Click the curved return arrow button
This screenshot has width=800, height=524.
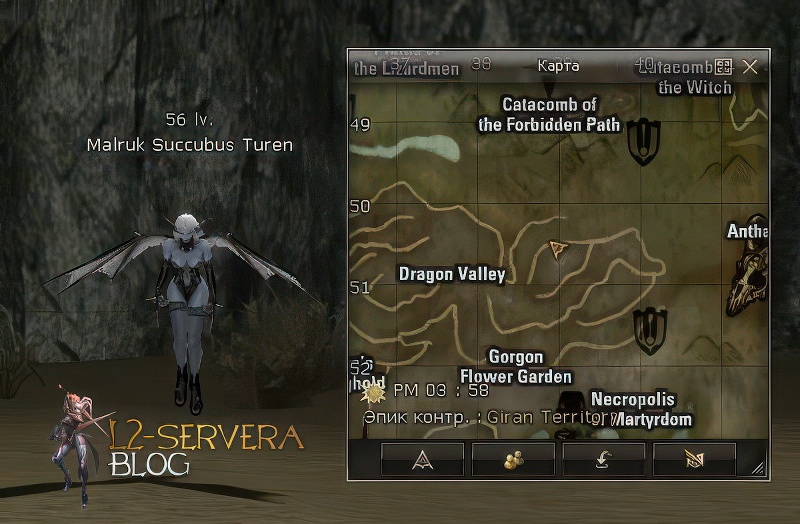(x=603, y=459)
